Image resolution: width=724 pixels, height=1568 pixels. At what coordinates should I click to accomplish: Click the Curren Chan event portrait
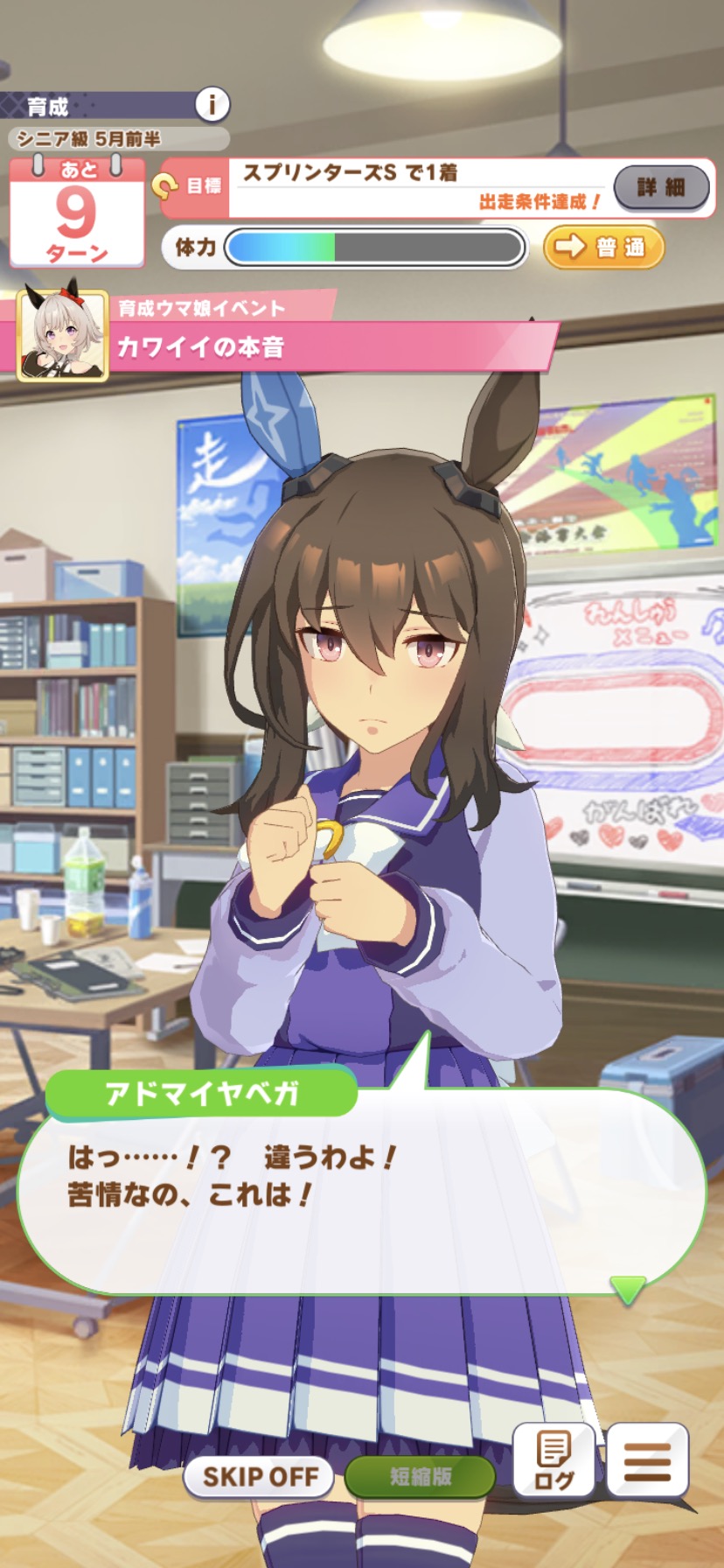point(63,336)
